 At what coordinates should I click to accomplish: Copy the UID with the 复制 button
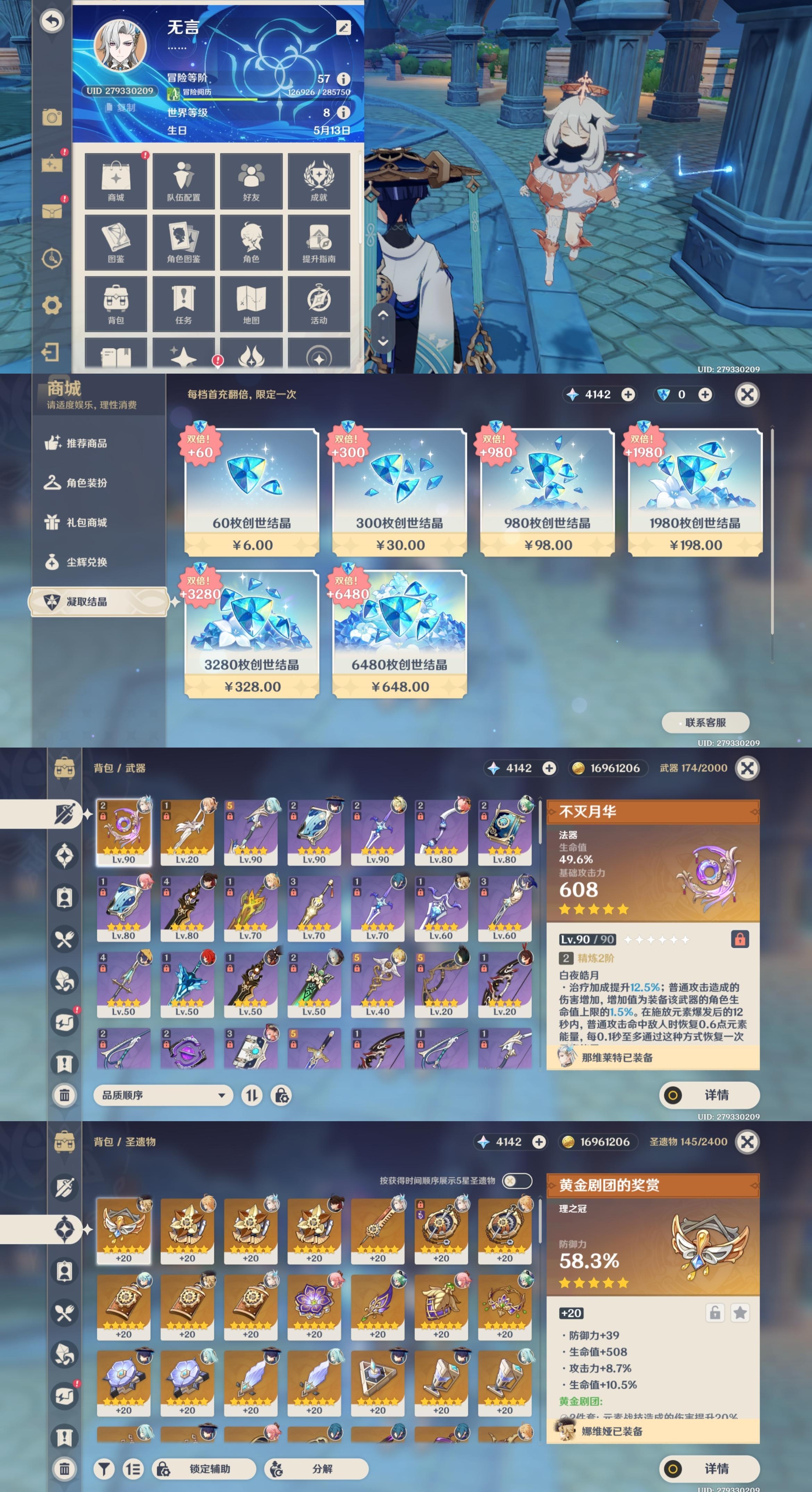(x=121, y=108)
